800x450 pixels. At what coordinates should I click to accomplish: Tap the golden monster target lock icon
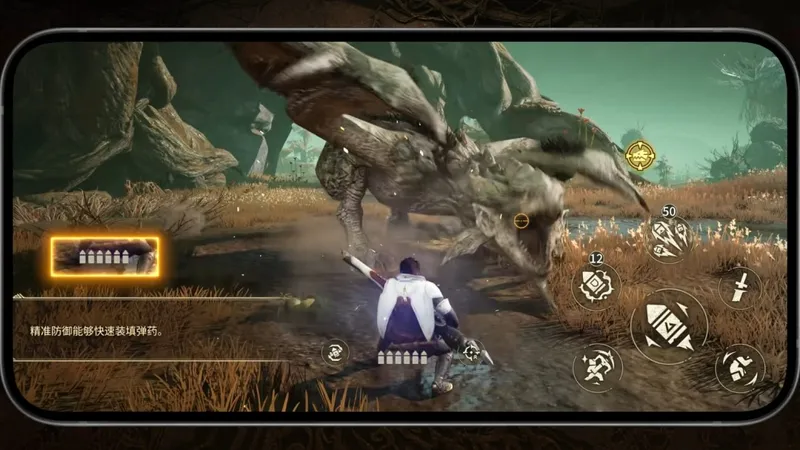(x=640, y=155)
